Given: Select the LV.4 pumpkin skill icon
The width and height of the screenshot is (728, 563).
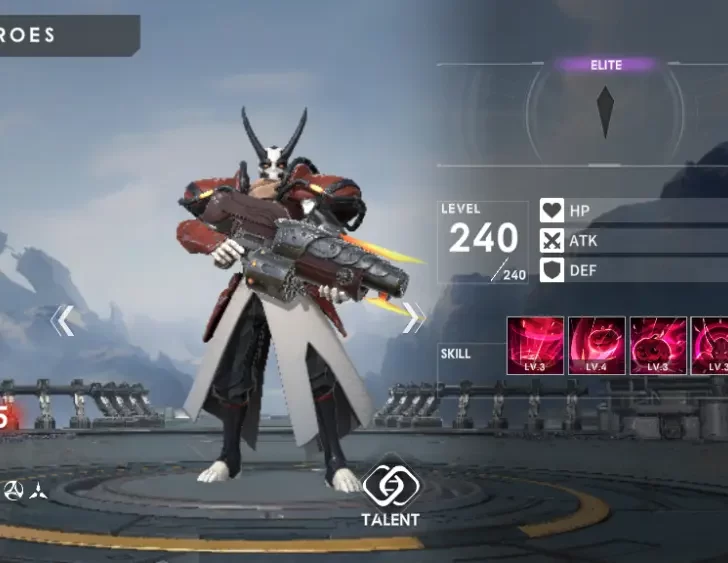Looking at the screenshot, I should (x=597, y=346).
